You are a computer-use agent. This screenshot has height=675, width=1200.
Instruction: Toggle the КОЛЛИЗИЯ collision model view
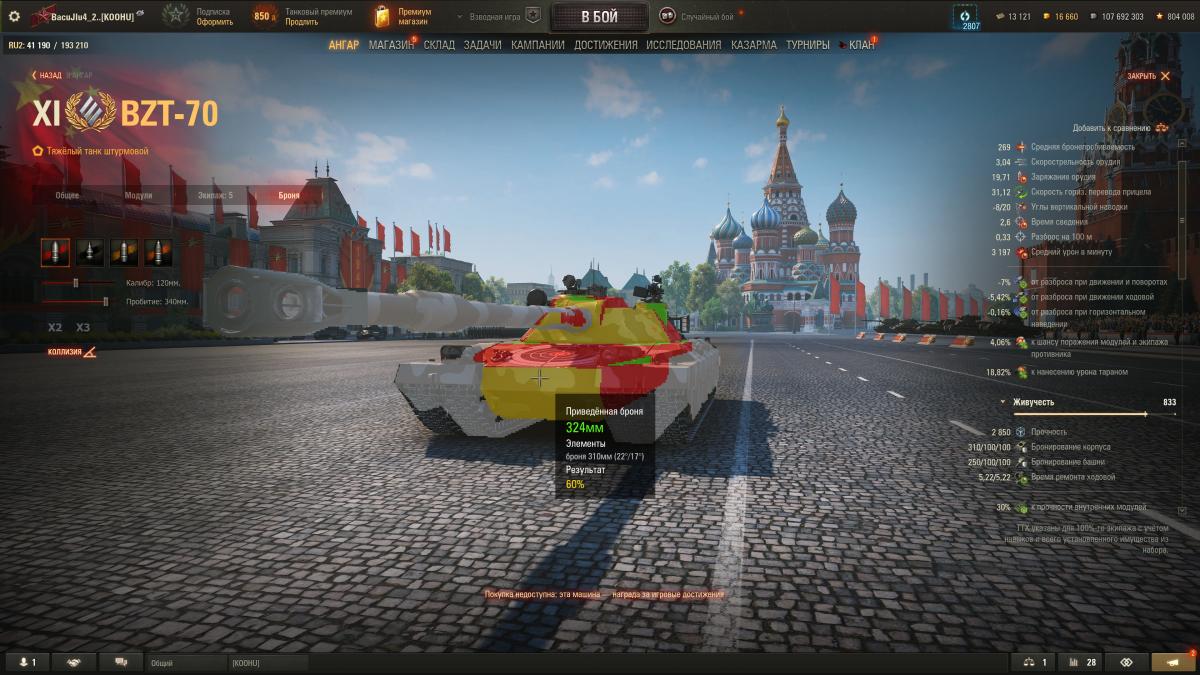click(x=72, y=352)
